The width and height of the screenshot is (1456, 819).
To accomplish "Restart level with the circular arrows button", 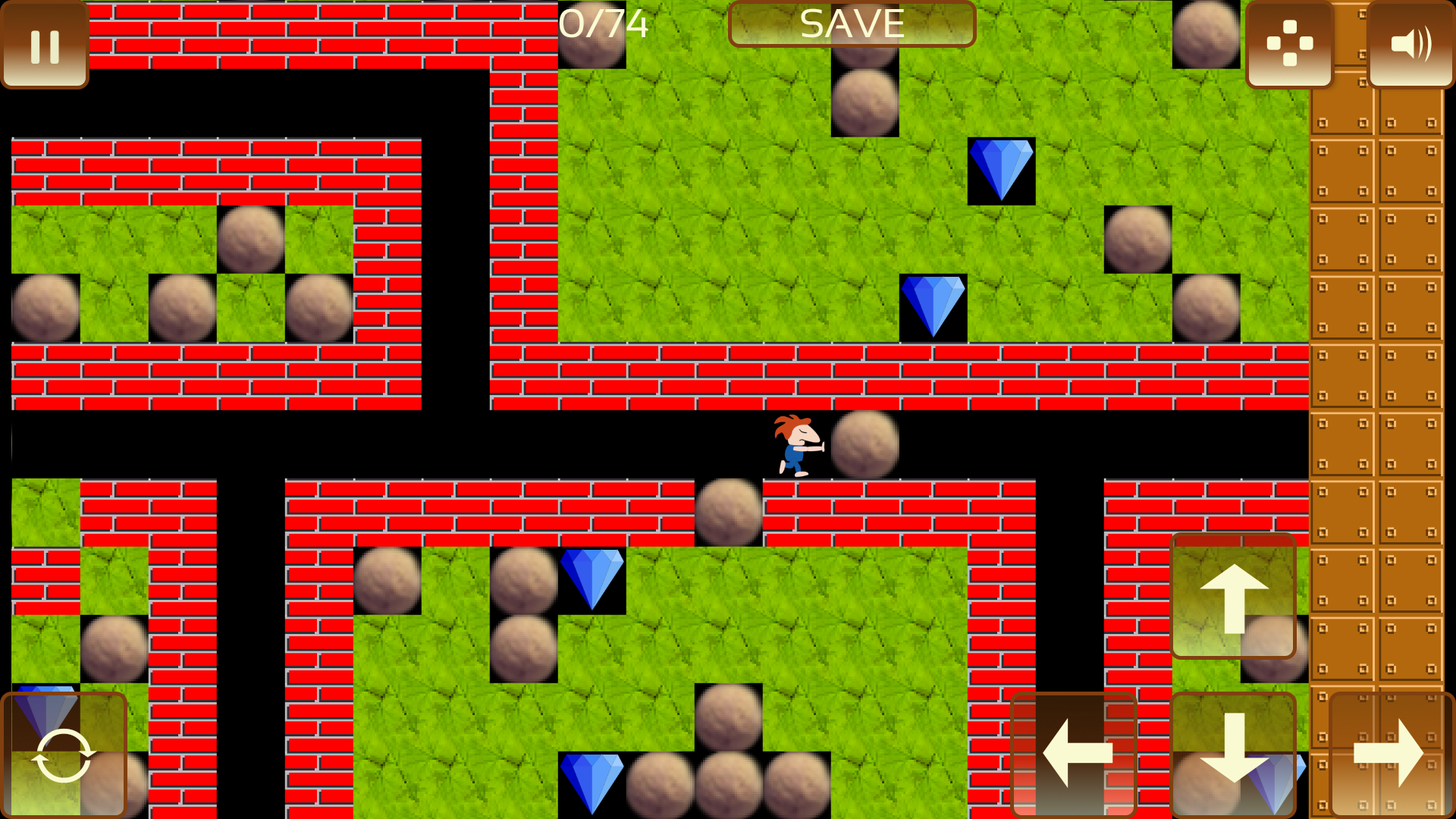I will pos(64,755).
